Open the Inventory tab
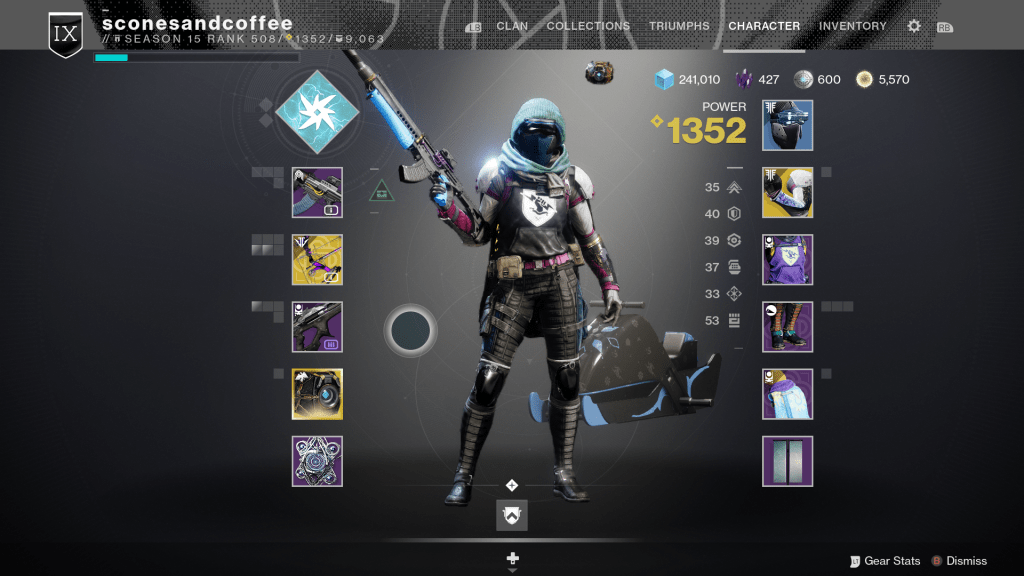 852,26
